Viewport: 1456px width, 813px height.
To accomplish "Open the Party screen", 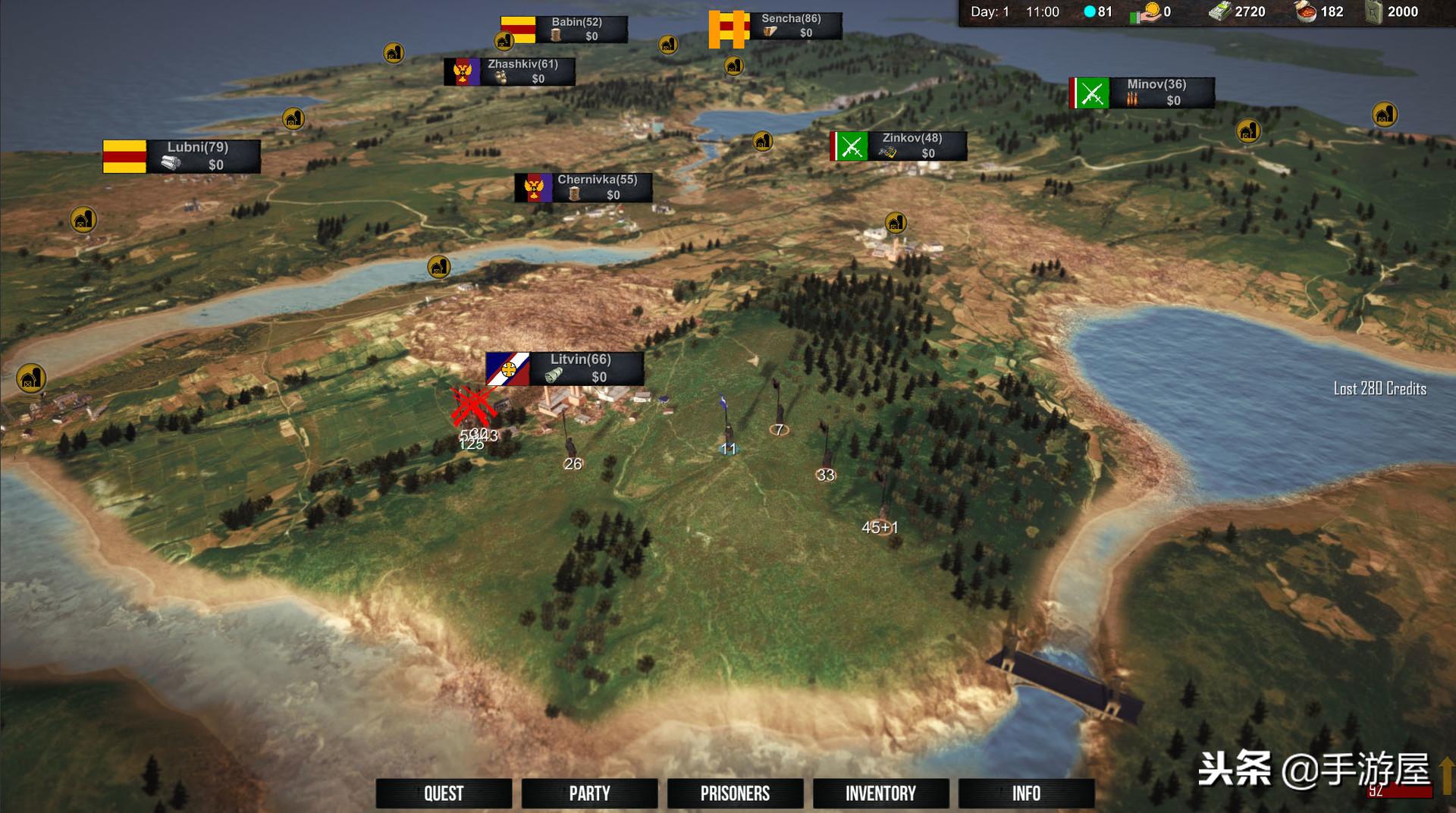I will point(589,793).
